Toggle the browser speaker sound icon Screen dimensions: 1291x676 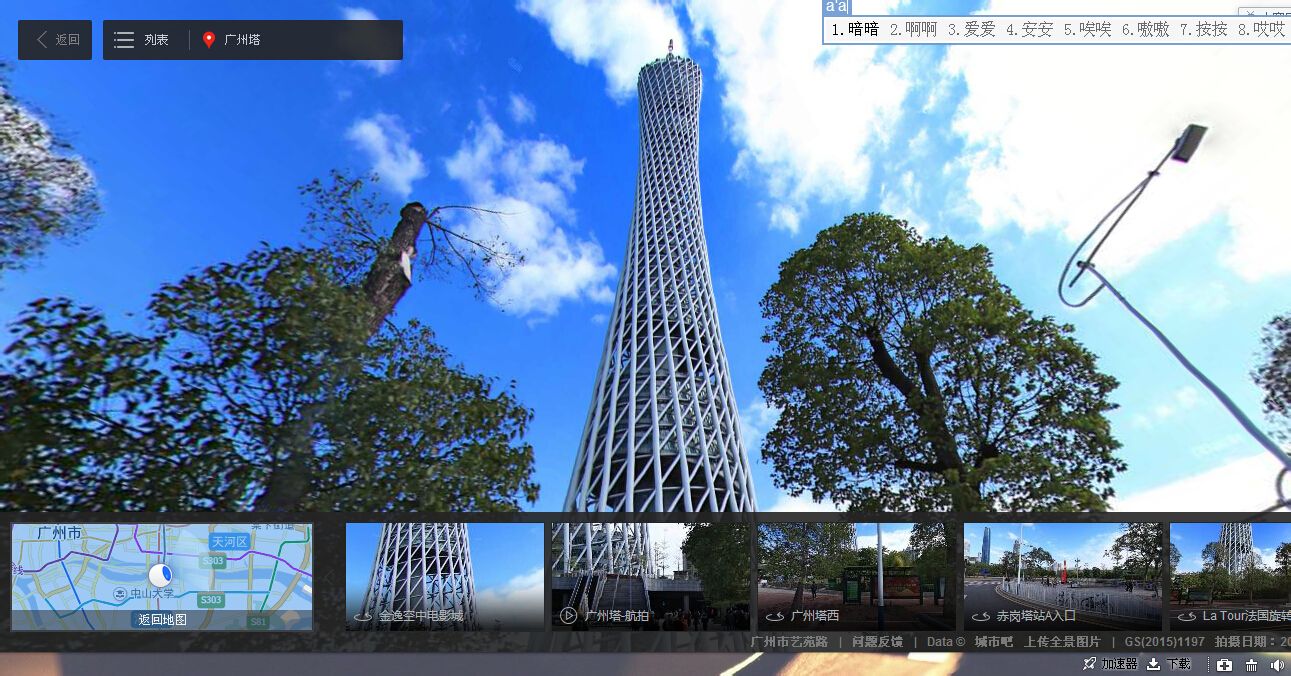pyautogui.click(x=1277, y=665)
